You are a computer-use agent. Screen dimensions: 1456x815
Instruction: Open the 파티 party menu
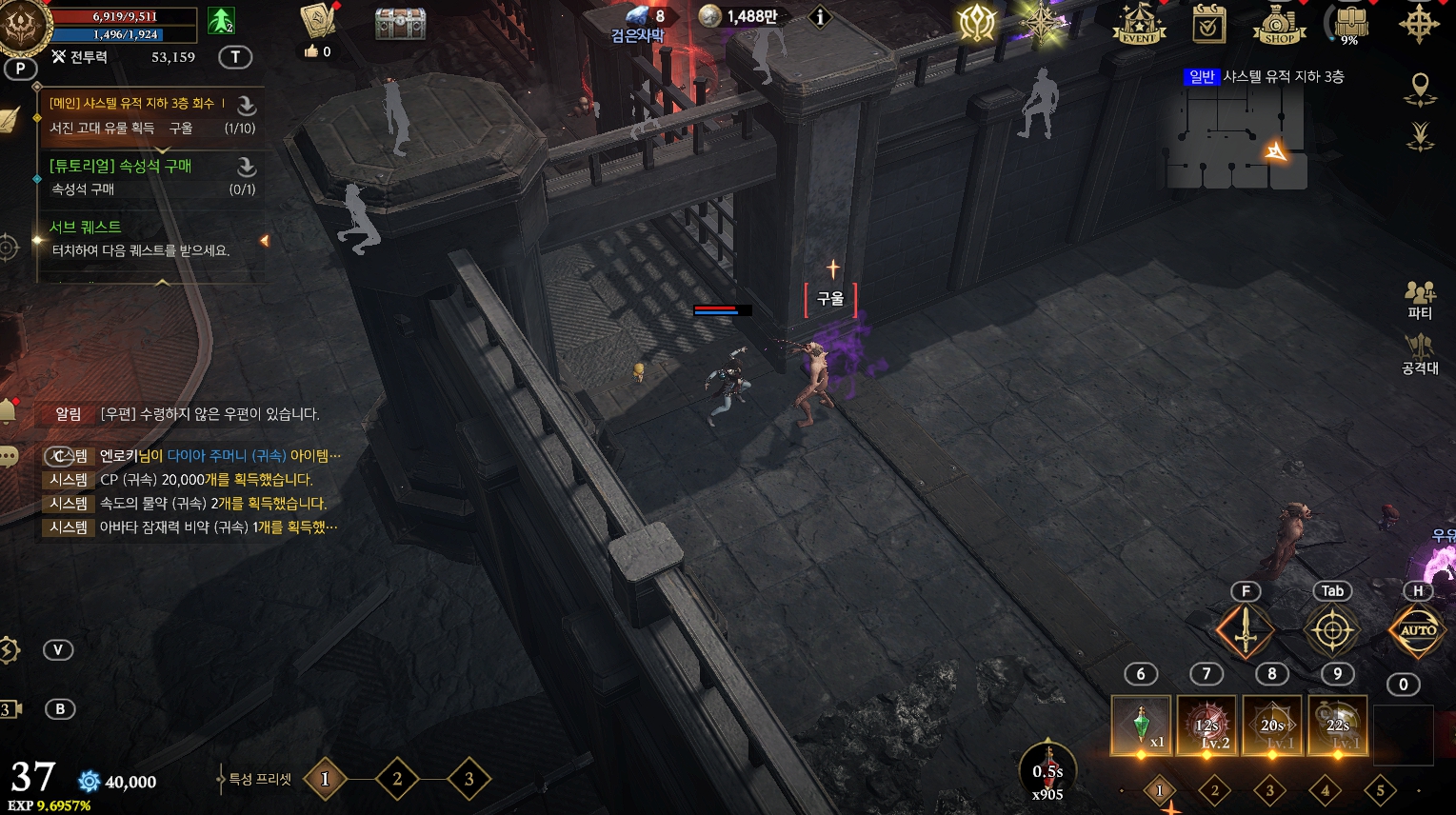point(1420,299)
